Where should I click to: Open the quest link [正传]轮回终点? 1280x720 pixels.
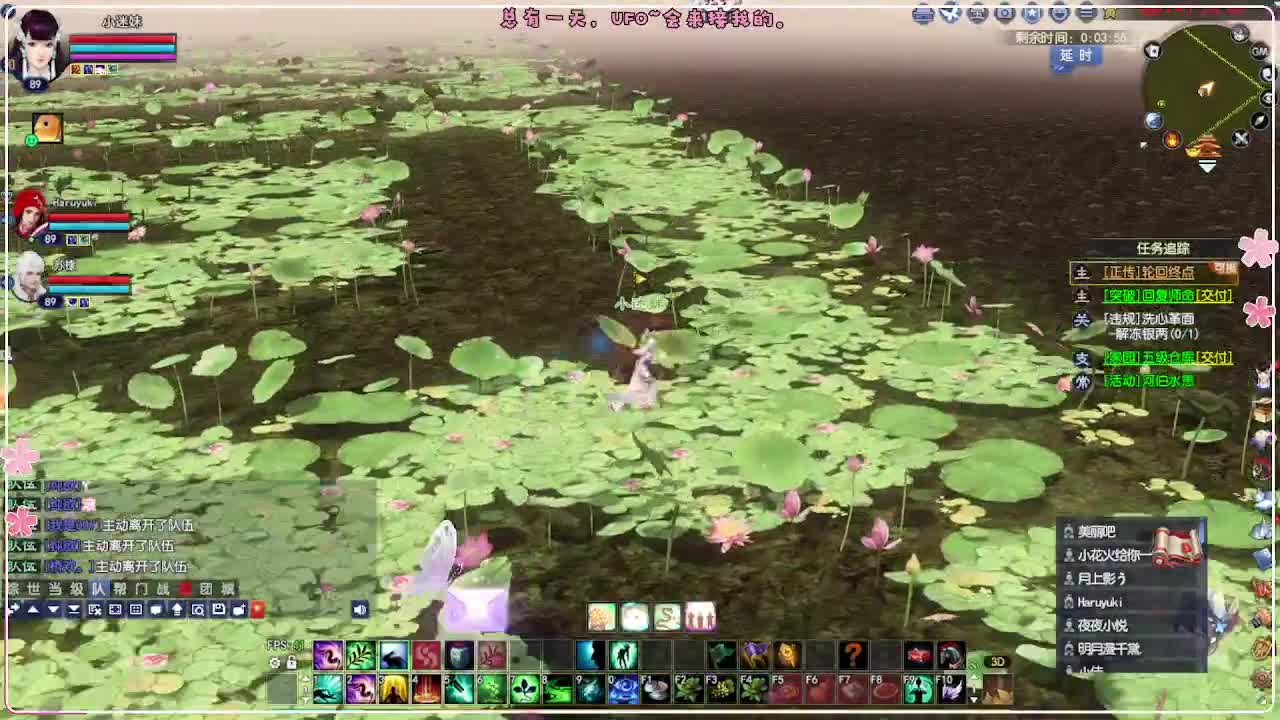tap(1147, 271)
